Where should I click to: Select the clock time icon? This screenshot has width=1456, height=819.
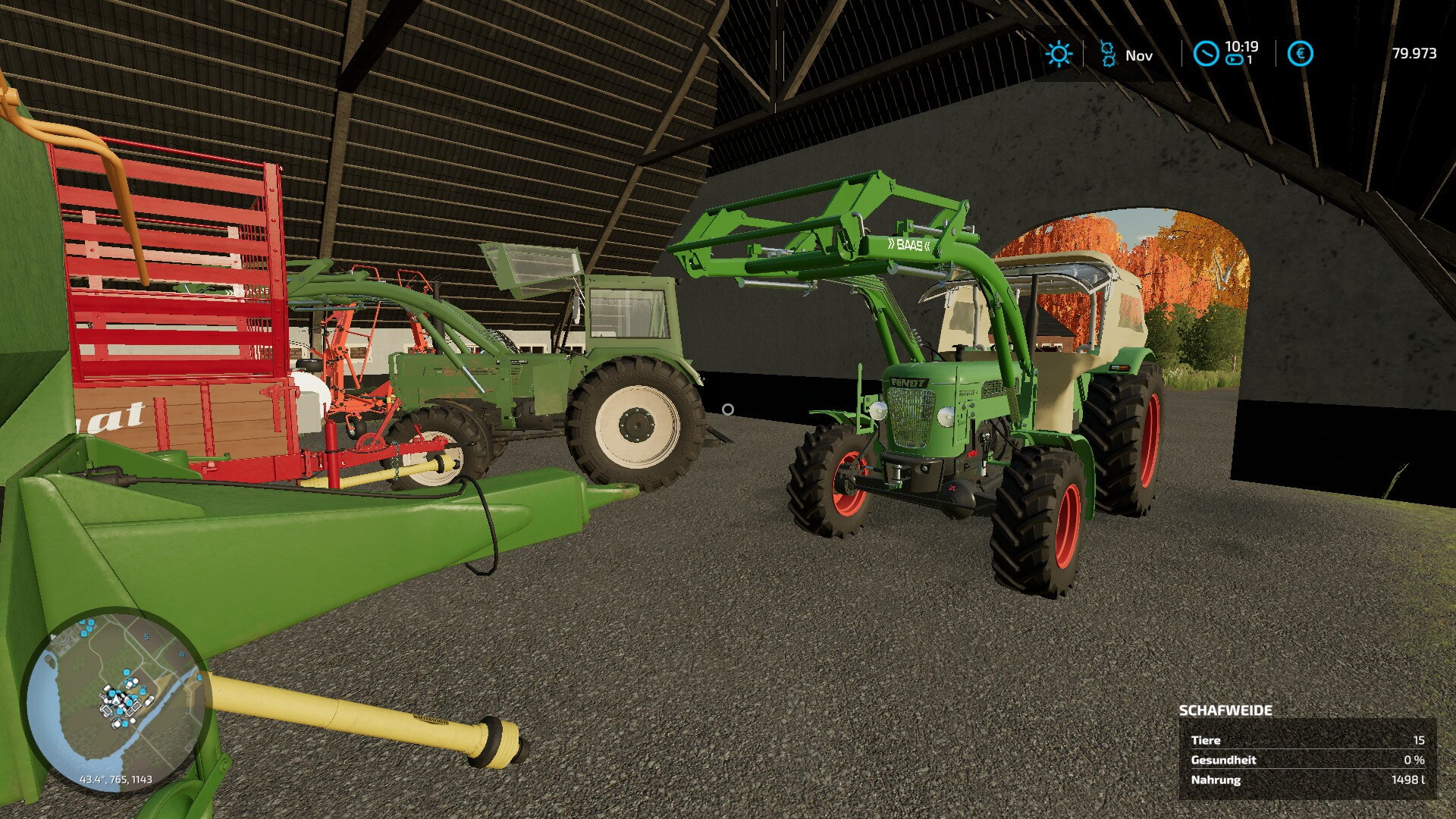(1206, 54)
